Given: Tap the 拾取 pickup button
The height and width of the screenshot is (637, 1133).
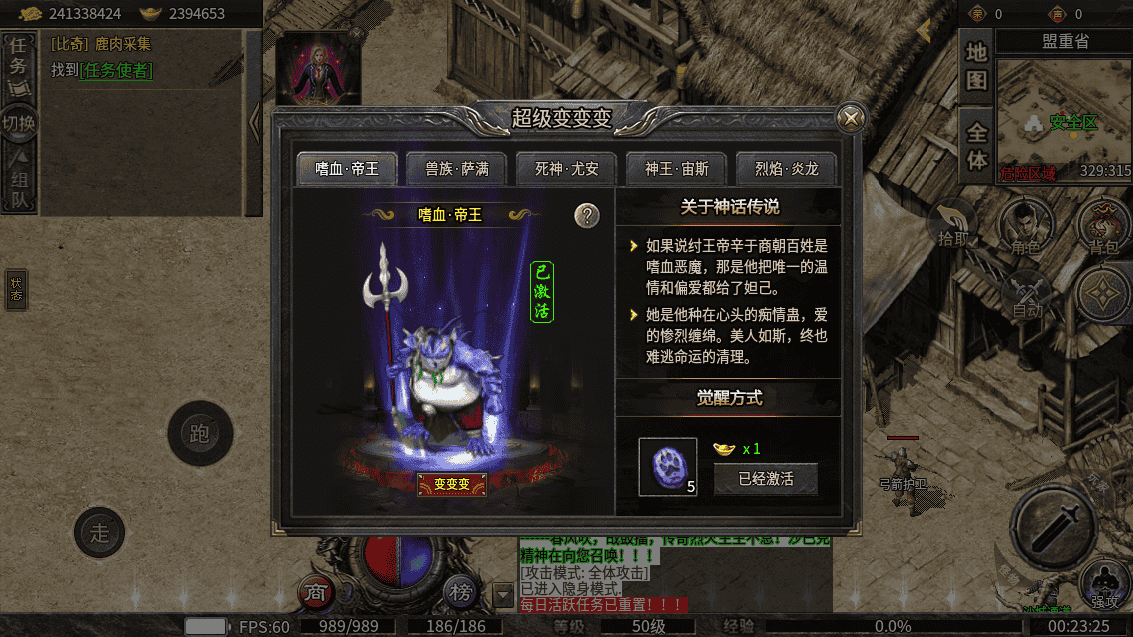Looking at the screenshot, I should 952,224.
